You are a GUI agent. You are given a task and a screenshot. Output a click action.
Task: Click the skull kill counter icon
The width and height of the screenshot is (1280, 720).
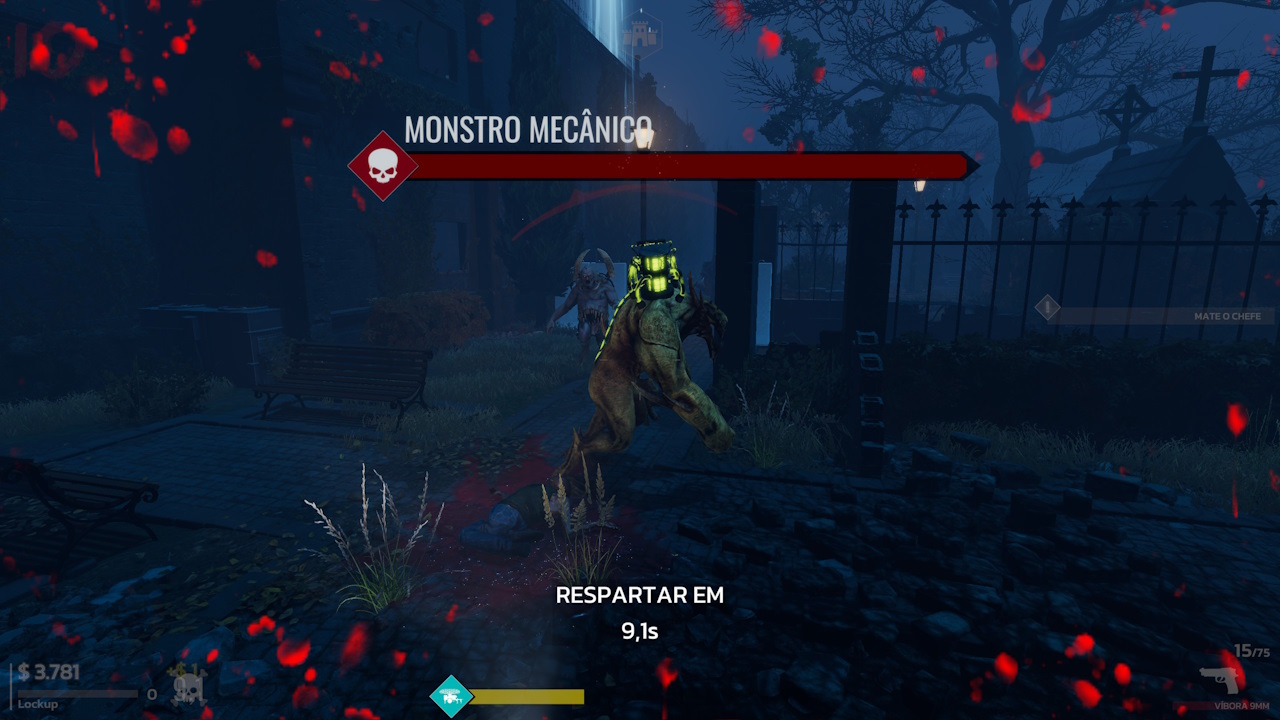tap(188, 688)
